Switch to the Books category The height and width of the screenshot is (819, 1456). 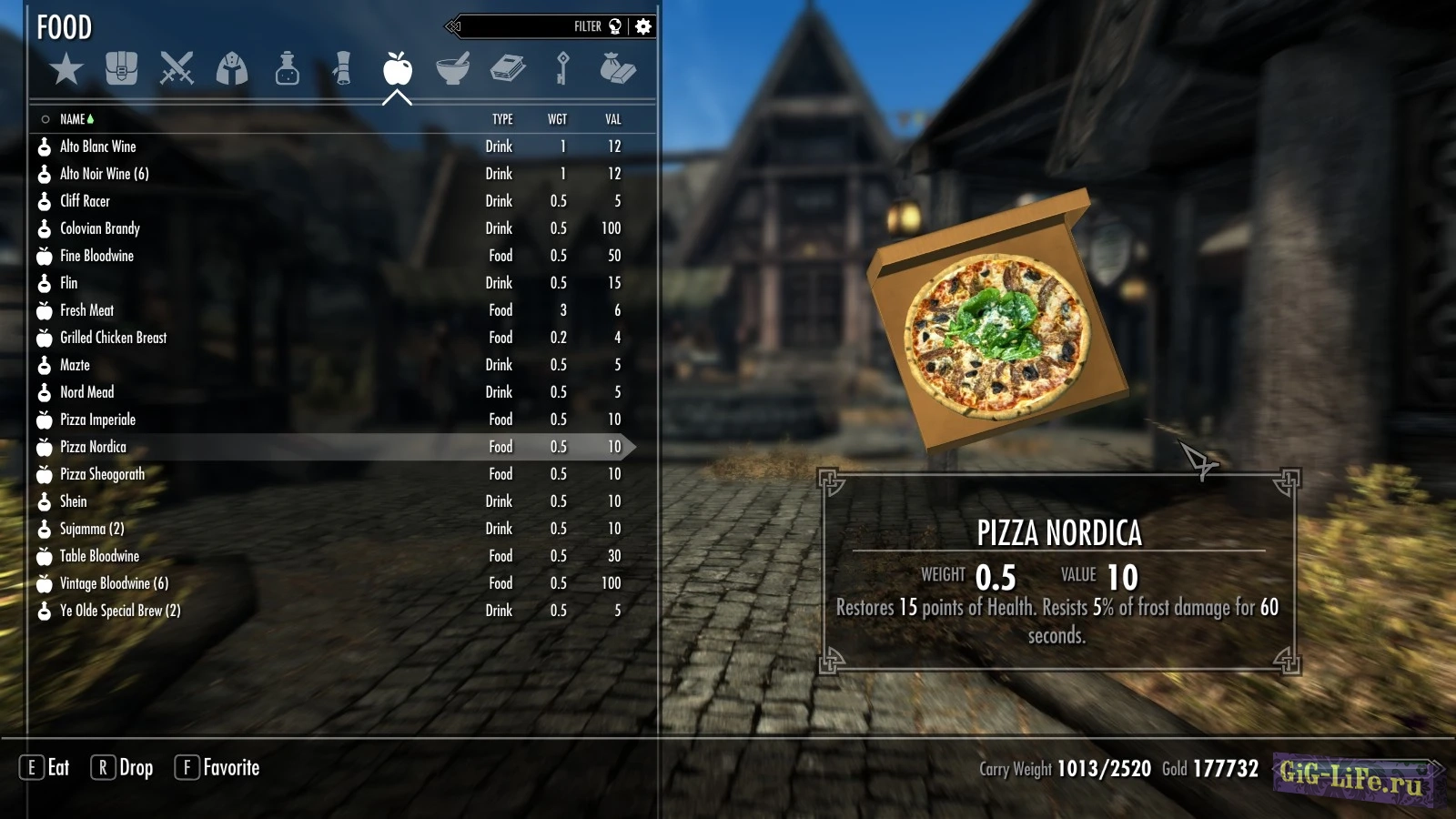(508, 69)
